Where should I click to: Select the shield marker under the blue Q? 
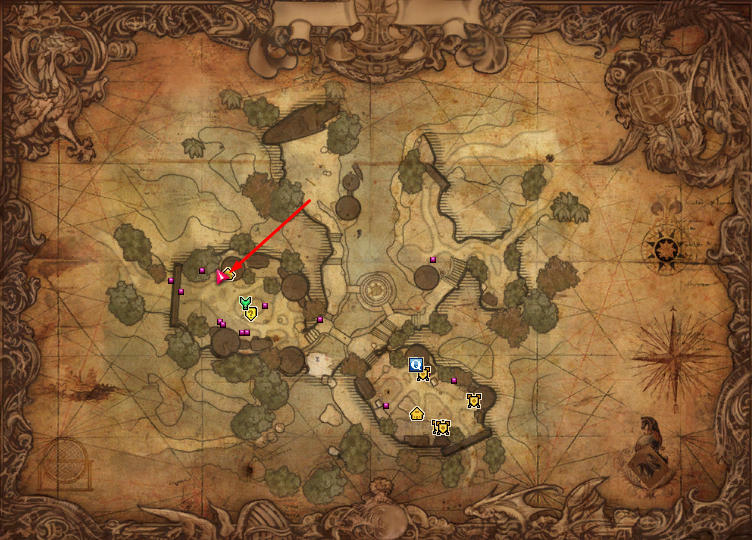pos(424,375)
